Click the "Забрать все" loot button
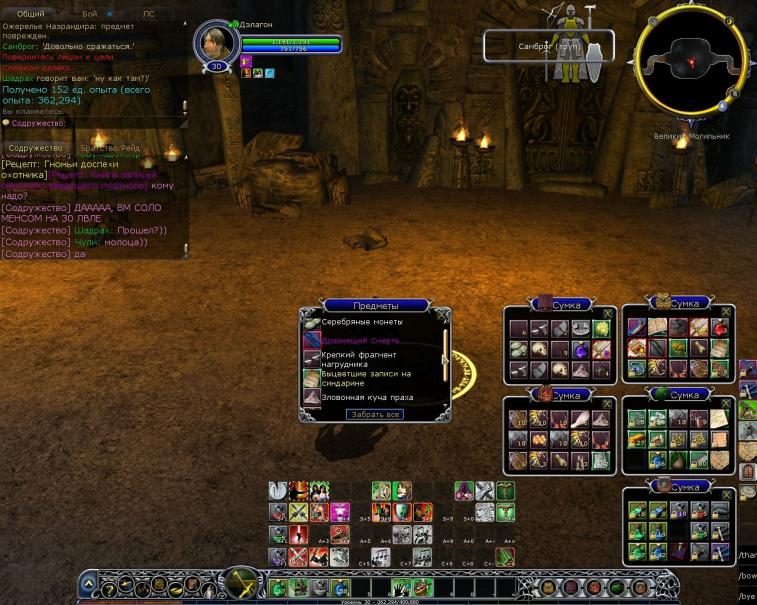Image resolution: width=757 pixels, height=605 pixels. [375, 414]
